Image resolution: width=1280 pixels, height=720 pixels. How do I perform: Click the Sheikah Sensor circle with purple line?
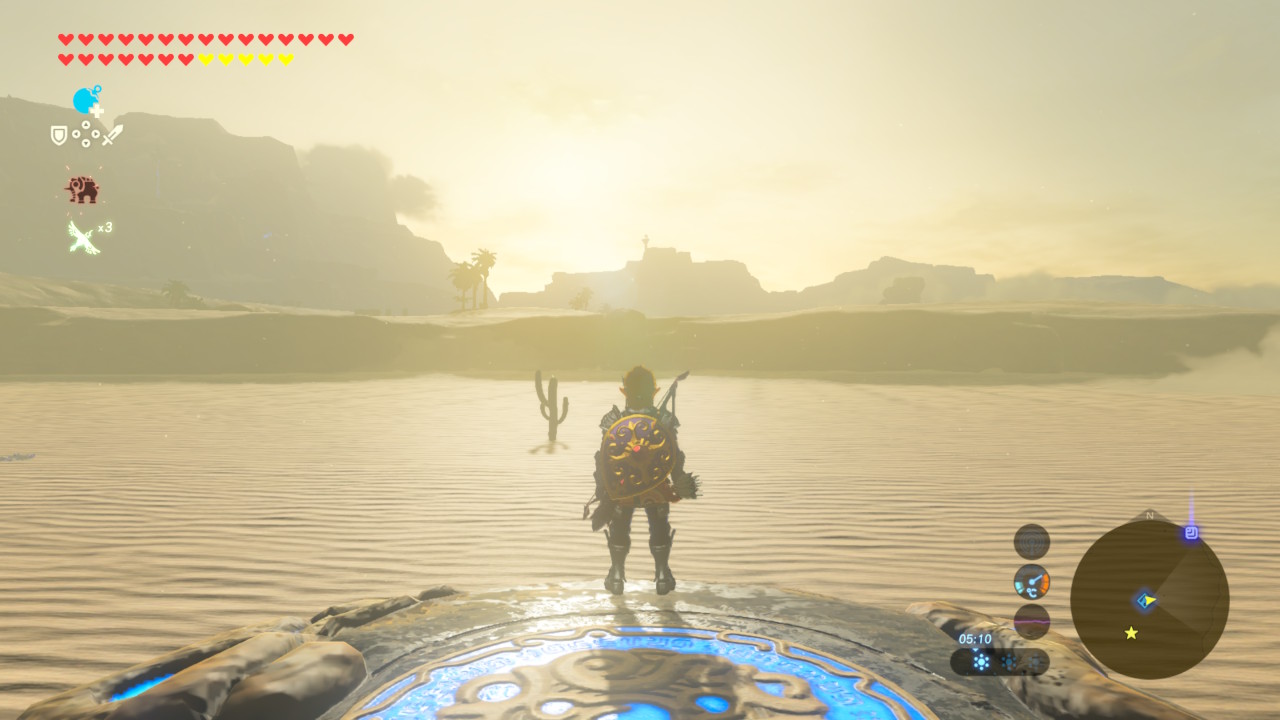point(1032,621)
